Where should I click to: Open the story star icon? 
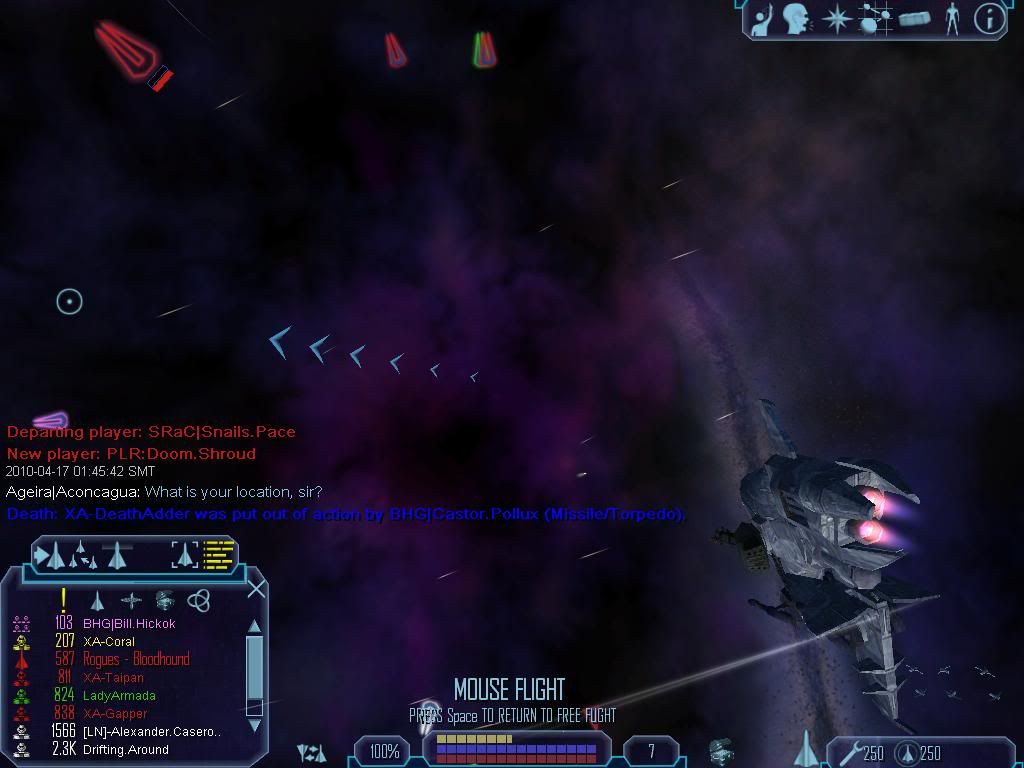836,19
